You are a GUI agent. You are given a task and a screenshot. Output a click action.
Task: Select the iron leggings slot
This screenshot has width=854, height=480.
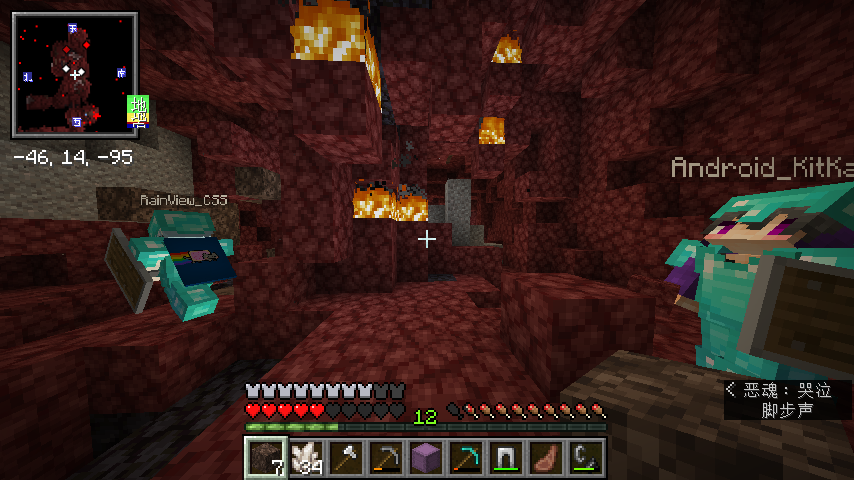(x=505, y=457)
